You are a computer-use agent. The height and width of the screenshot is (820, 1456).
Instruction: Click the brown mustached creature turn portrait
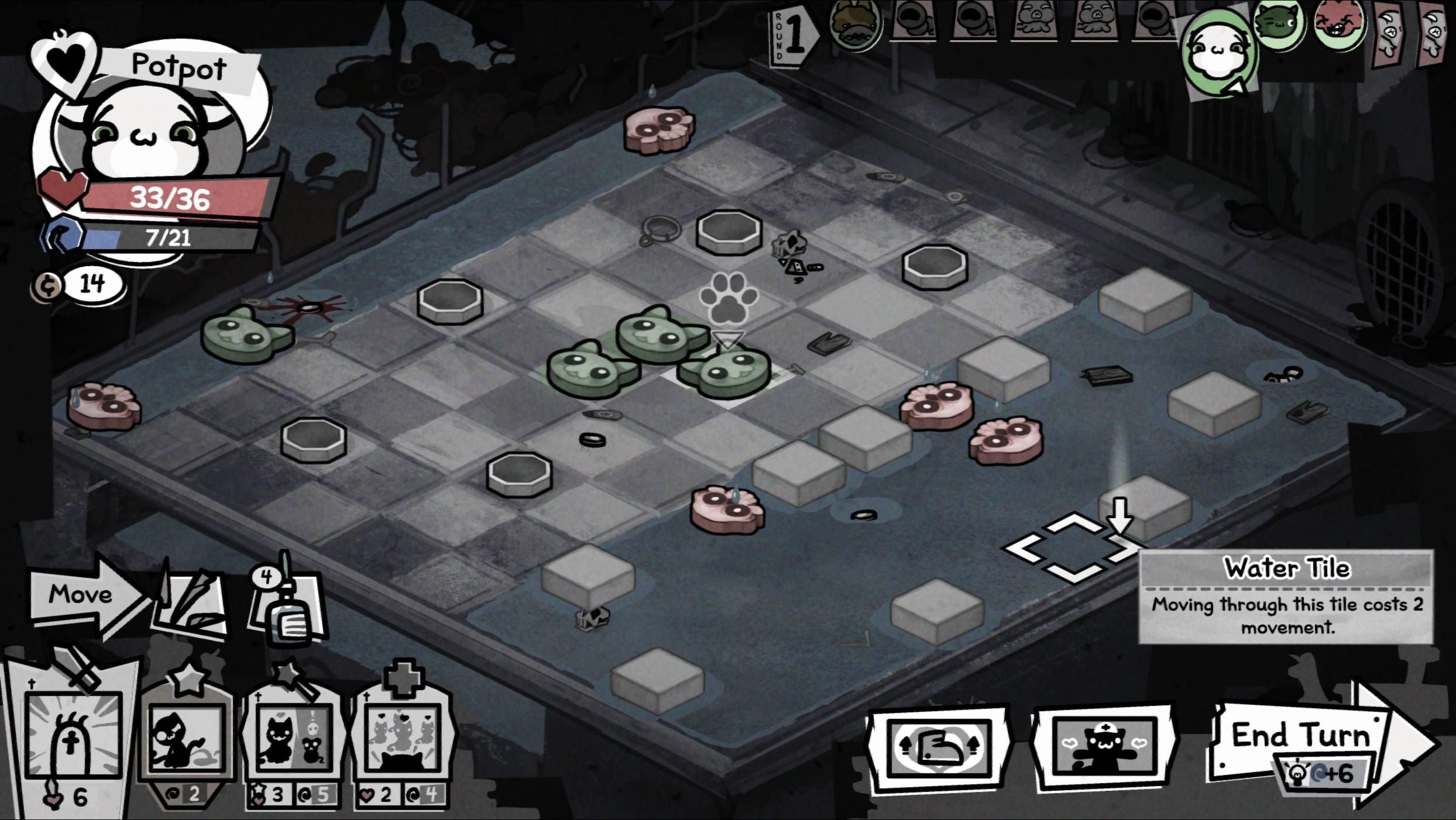[854, 26]
